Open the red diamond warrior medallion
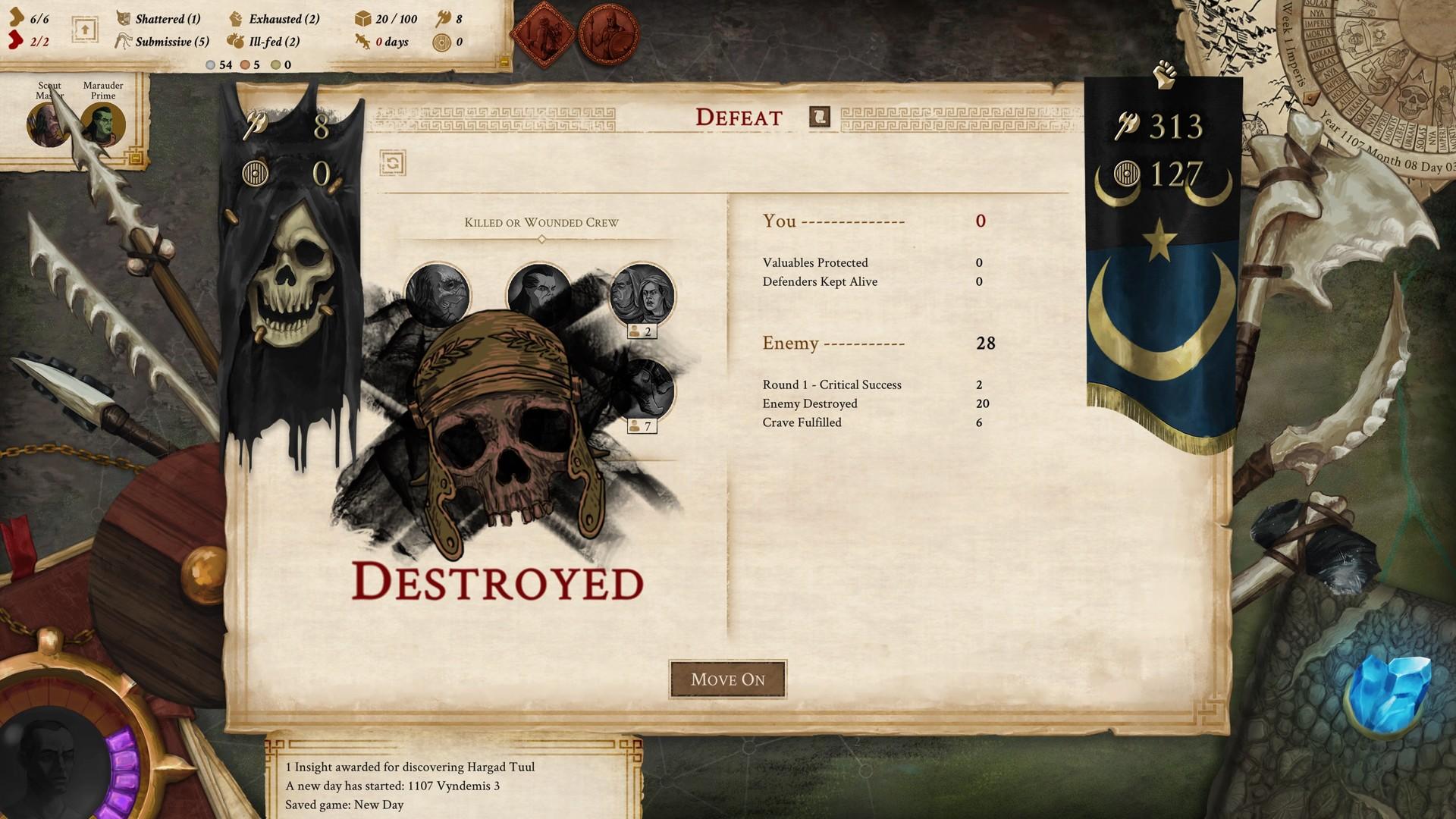The width and height of the screenshot is (1456, 819). click(x=543, y=34)
